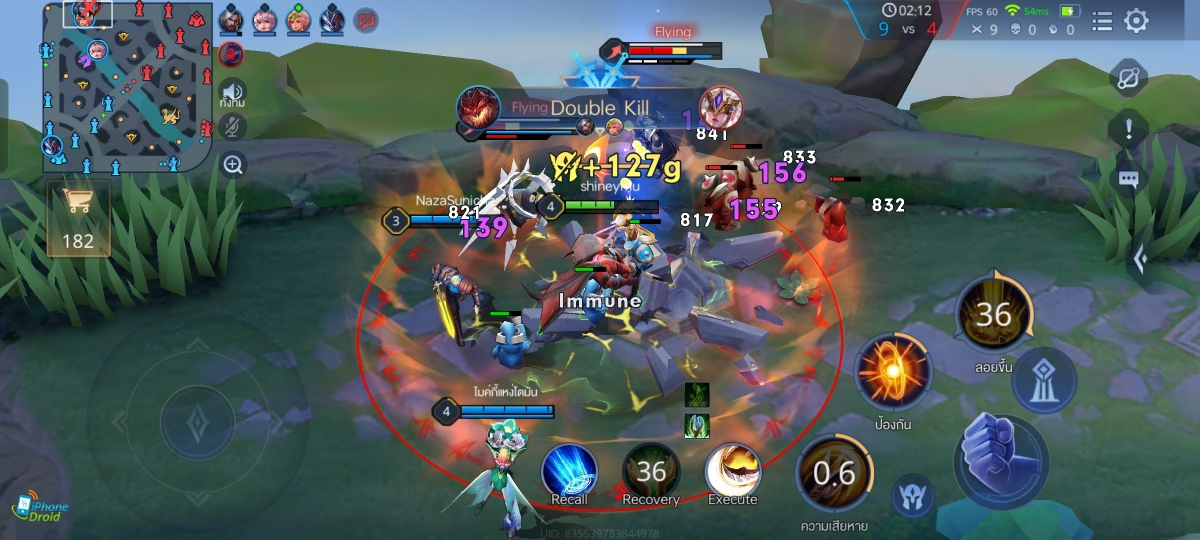Trigger the ลอยขึ้น ultimate skill
The height and width of the screenshot is (540, 1200).
(993, 315)
